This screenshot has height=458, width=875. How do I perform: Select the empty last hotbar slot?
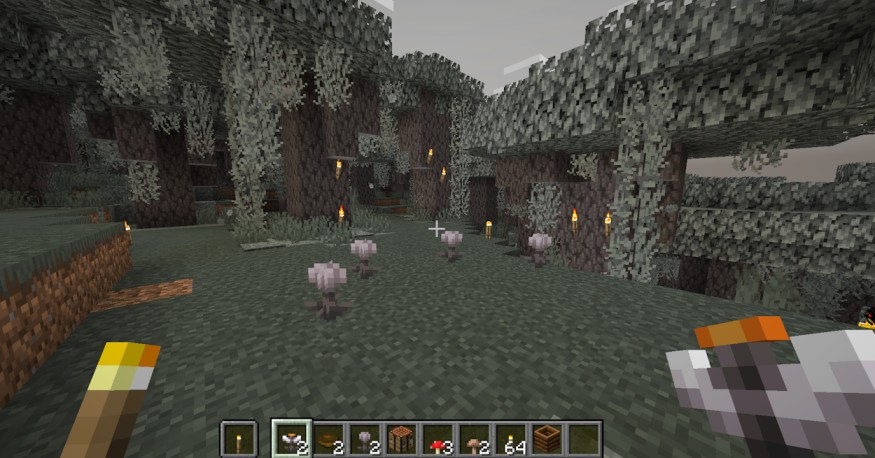(x=583, y=438)
